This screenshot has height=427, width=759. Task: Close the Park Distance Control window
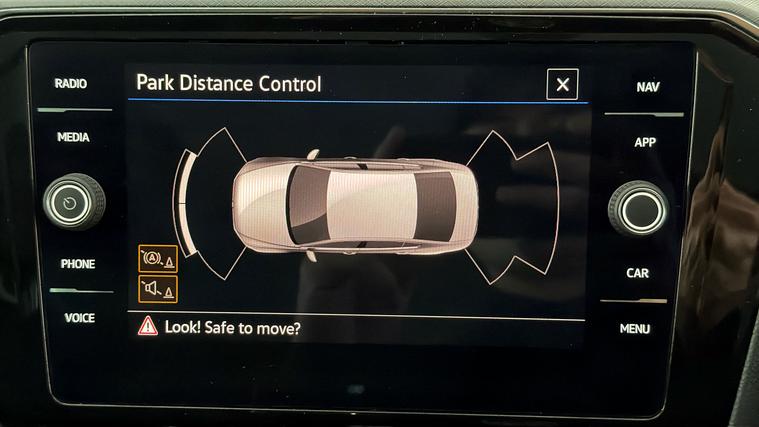pos(562,85)
